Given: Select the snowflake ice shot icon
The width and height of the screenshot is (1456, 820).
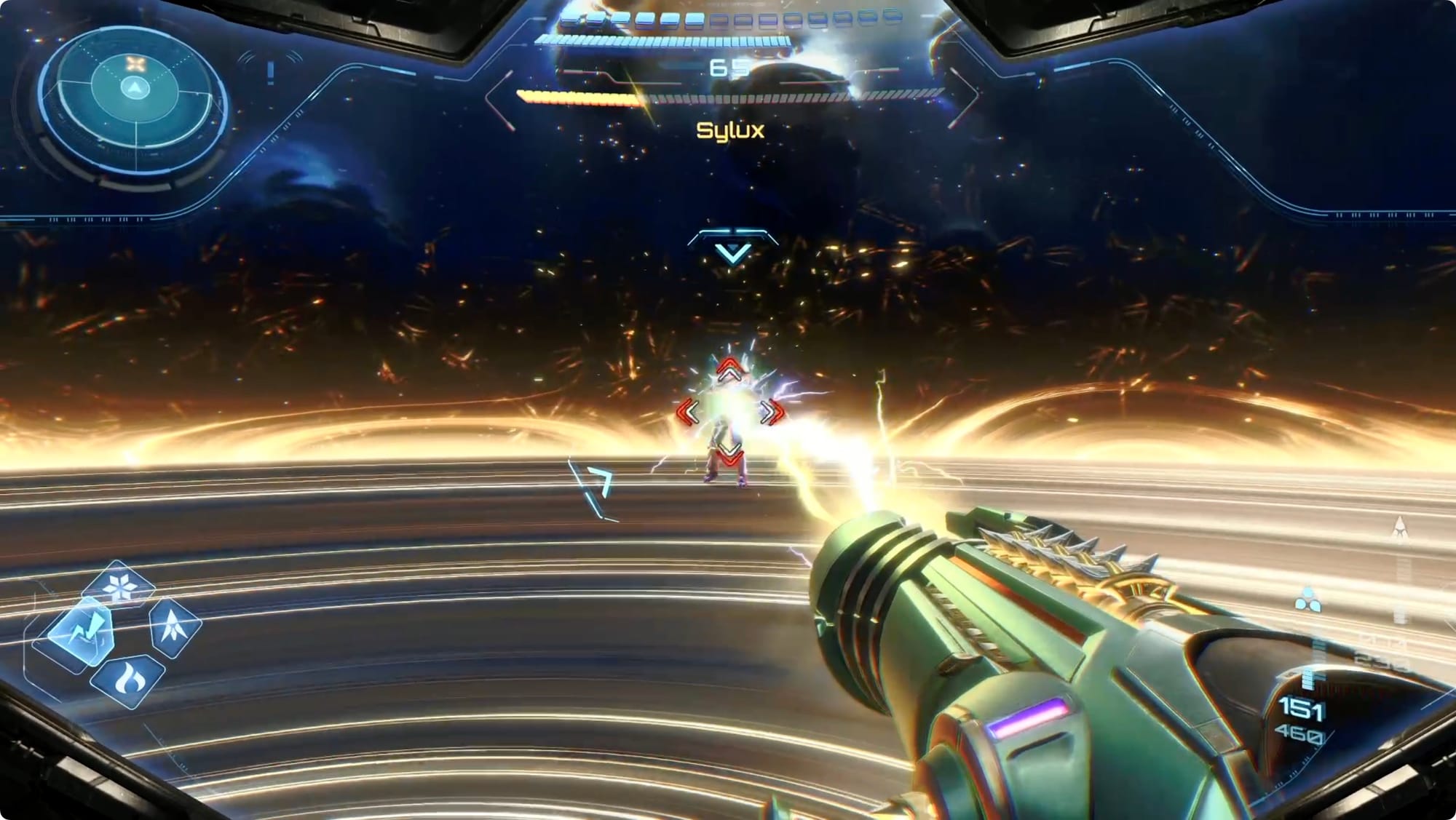Looking at the screenshot, I should point(119,587).
